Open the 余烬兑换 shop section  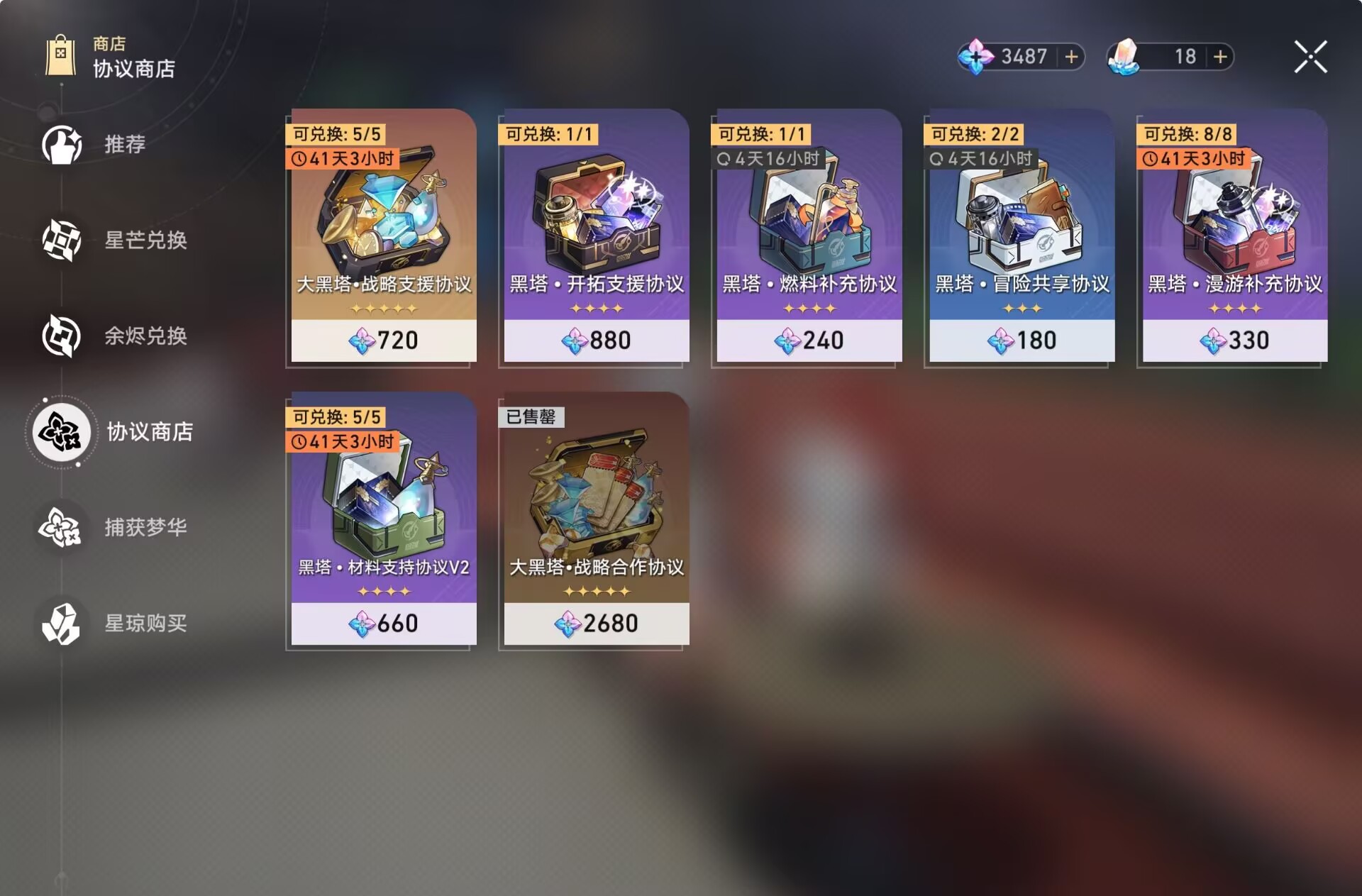[62, 336]
